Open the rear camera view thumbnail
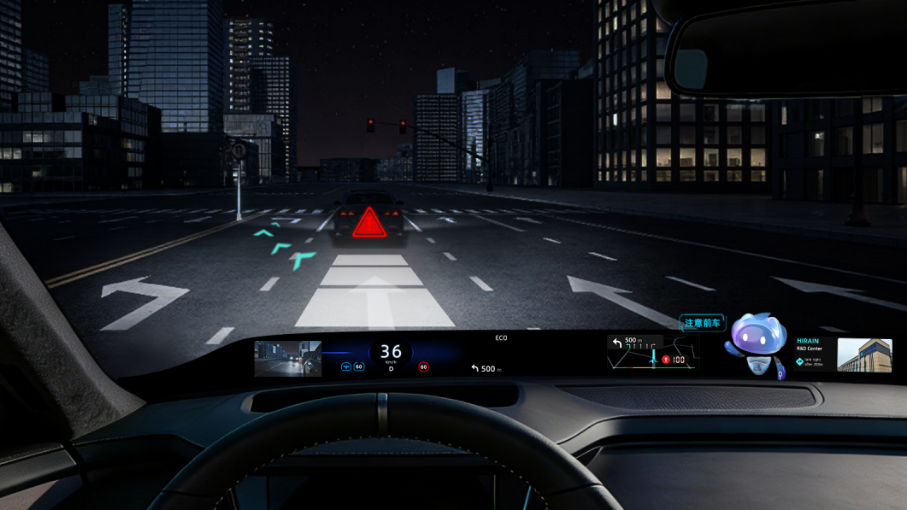907x510 pixels. click(288, 358)
